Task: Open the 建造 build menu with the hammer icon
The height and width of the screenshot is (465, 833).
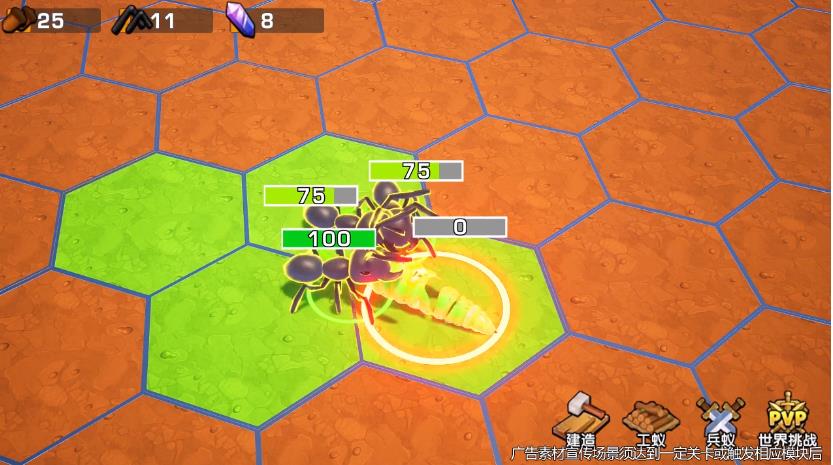Action: coord(582,417)
